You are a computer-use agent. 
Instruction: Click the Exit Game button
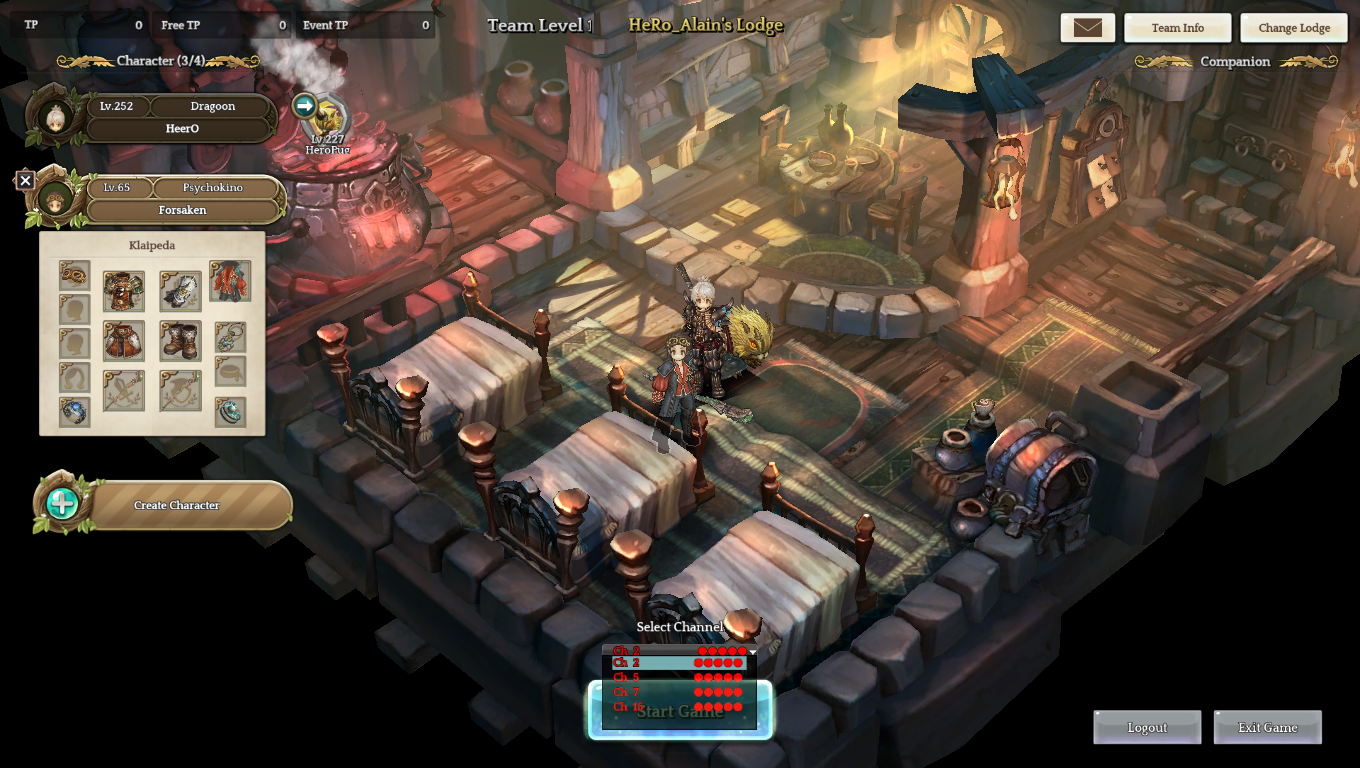[x=1267, y=728]
